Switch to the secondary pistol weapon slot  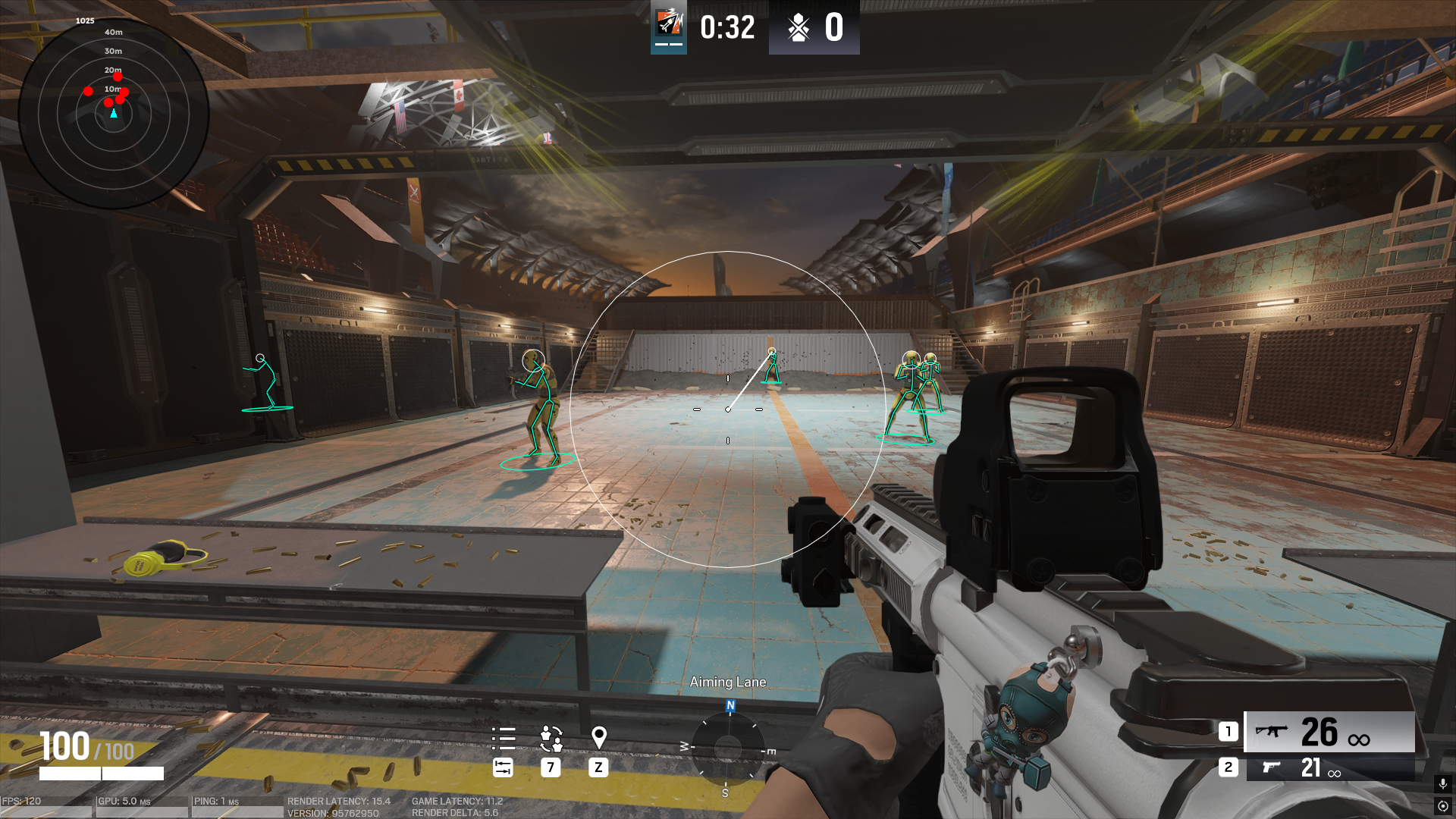(1329, 767)
